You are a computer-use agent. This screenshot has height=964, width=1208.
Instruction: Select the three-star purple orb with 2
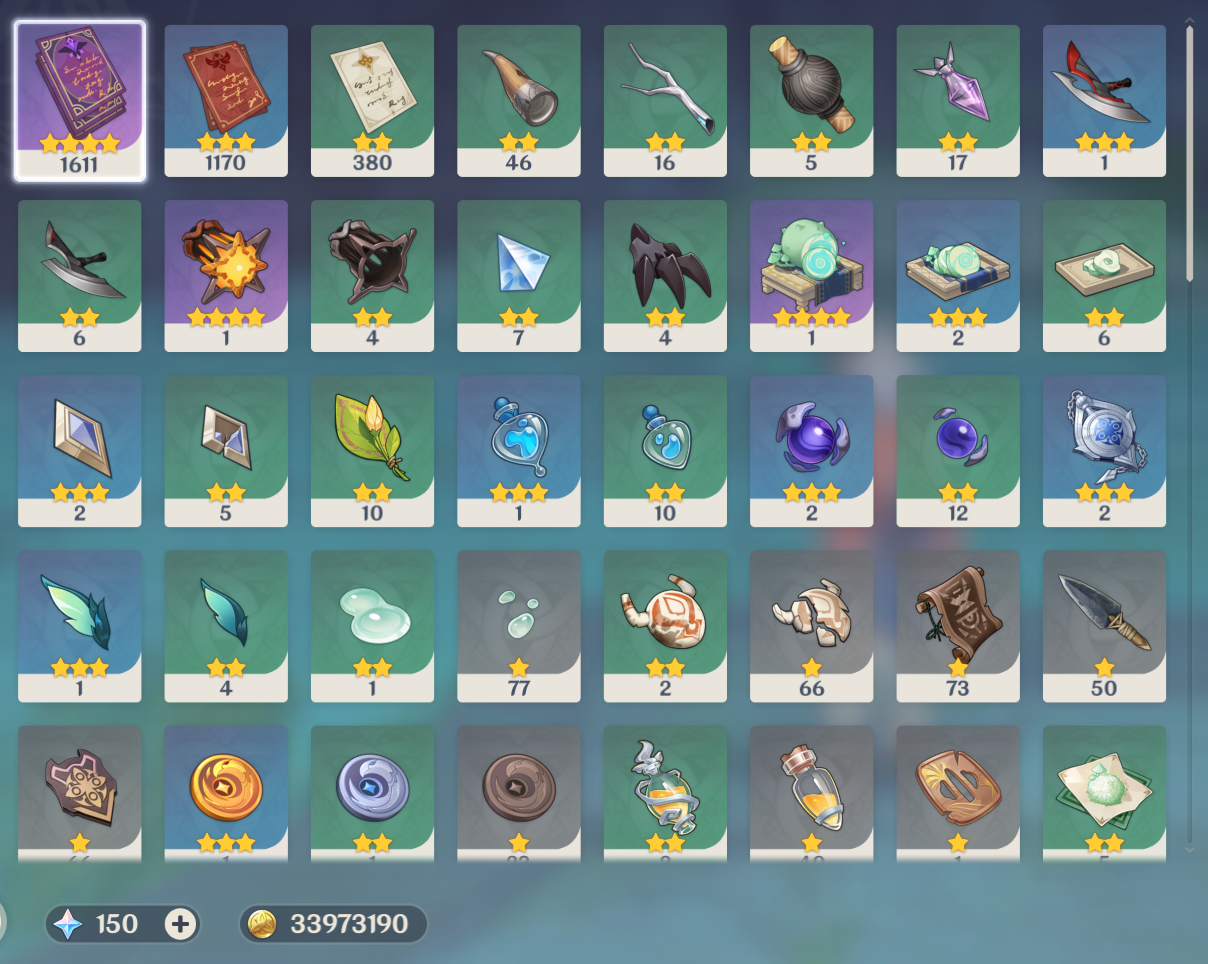pyautogui.click(x=811, y=450)
